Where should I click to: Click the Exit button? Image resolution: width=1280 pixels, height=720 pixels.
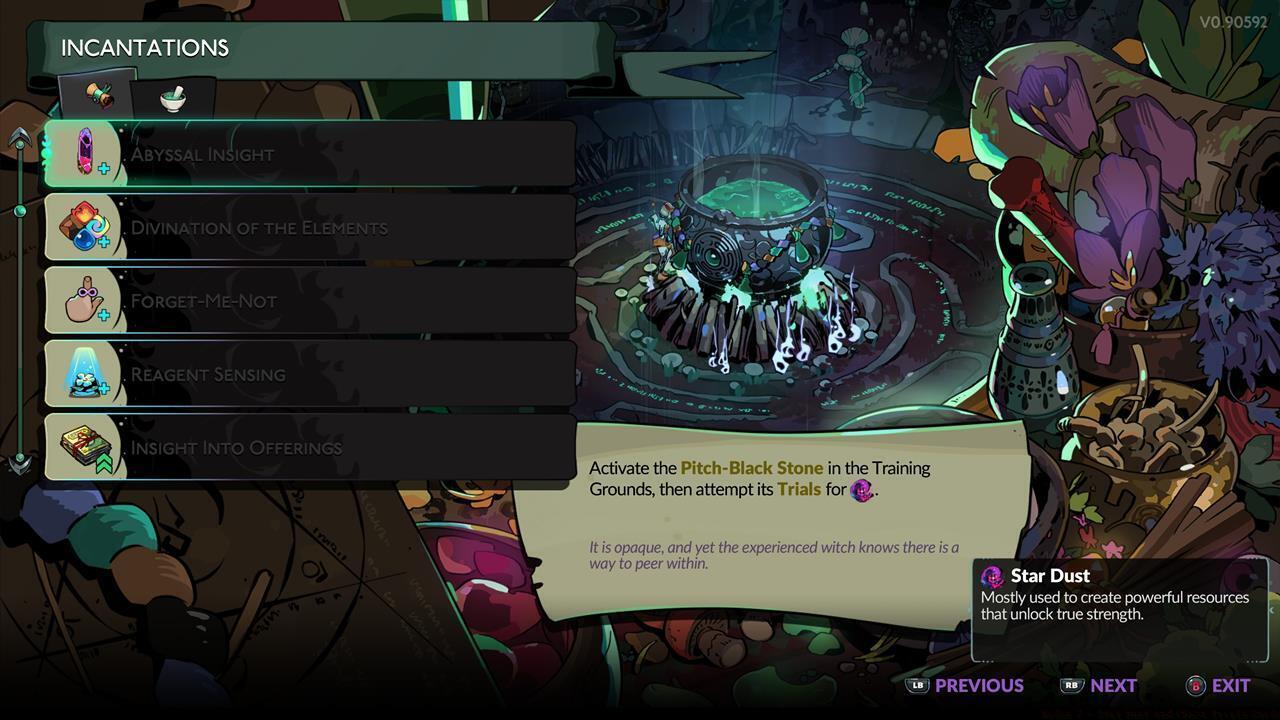tap(1228, 686)
